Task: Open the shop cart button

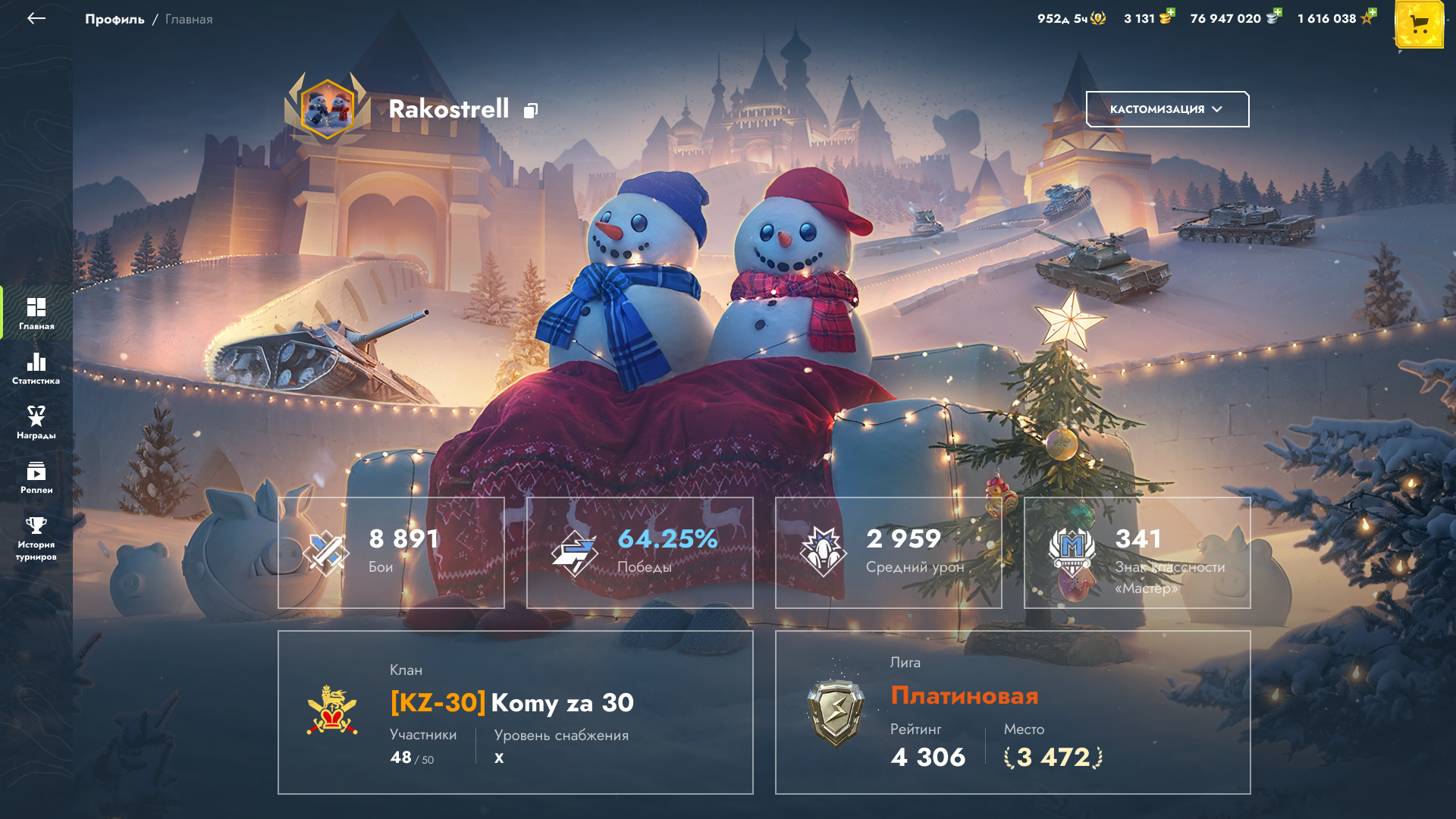Action: 1419,25
